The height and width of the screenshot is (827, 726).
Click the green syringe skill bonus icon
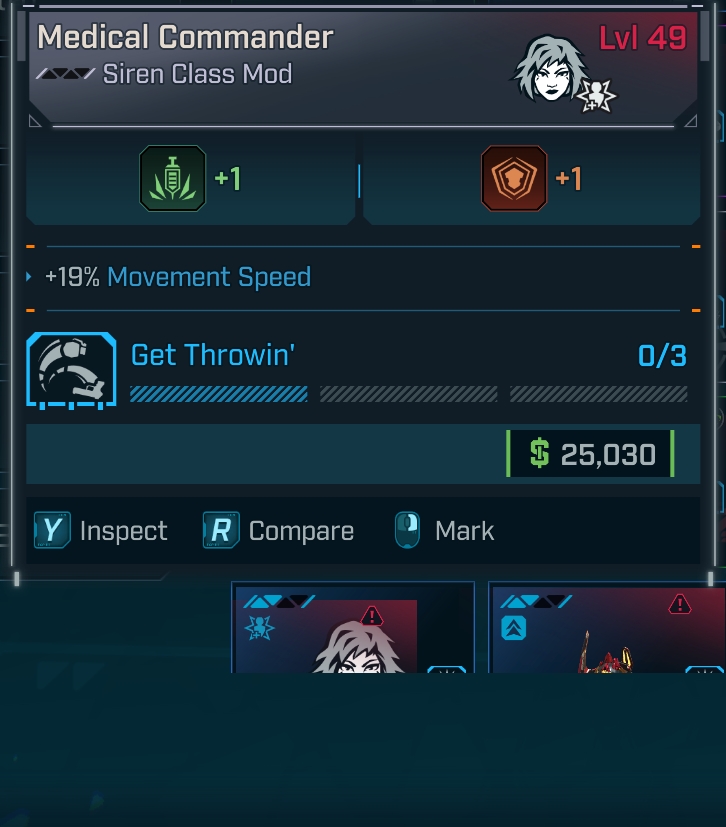pyautogui.click(x=173, y=179)
